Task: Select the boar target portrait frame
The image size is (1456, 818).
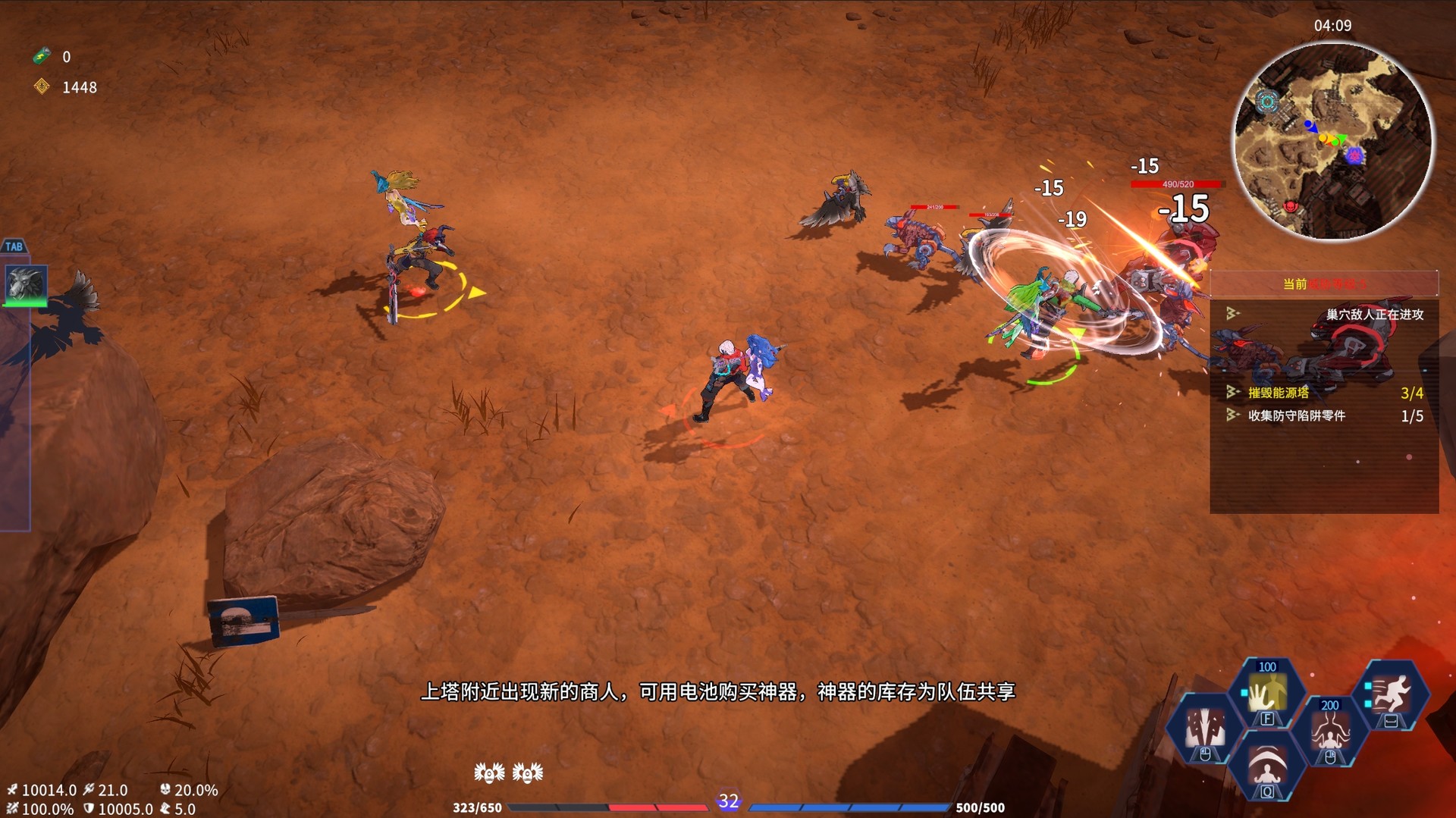Action: coord(25,287)
